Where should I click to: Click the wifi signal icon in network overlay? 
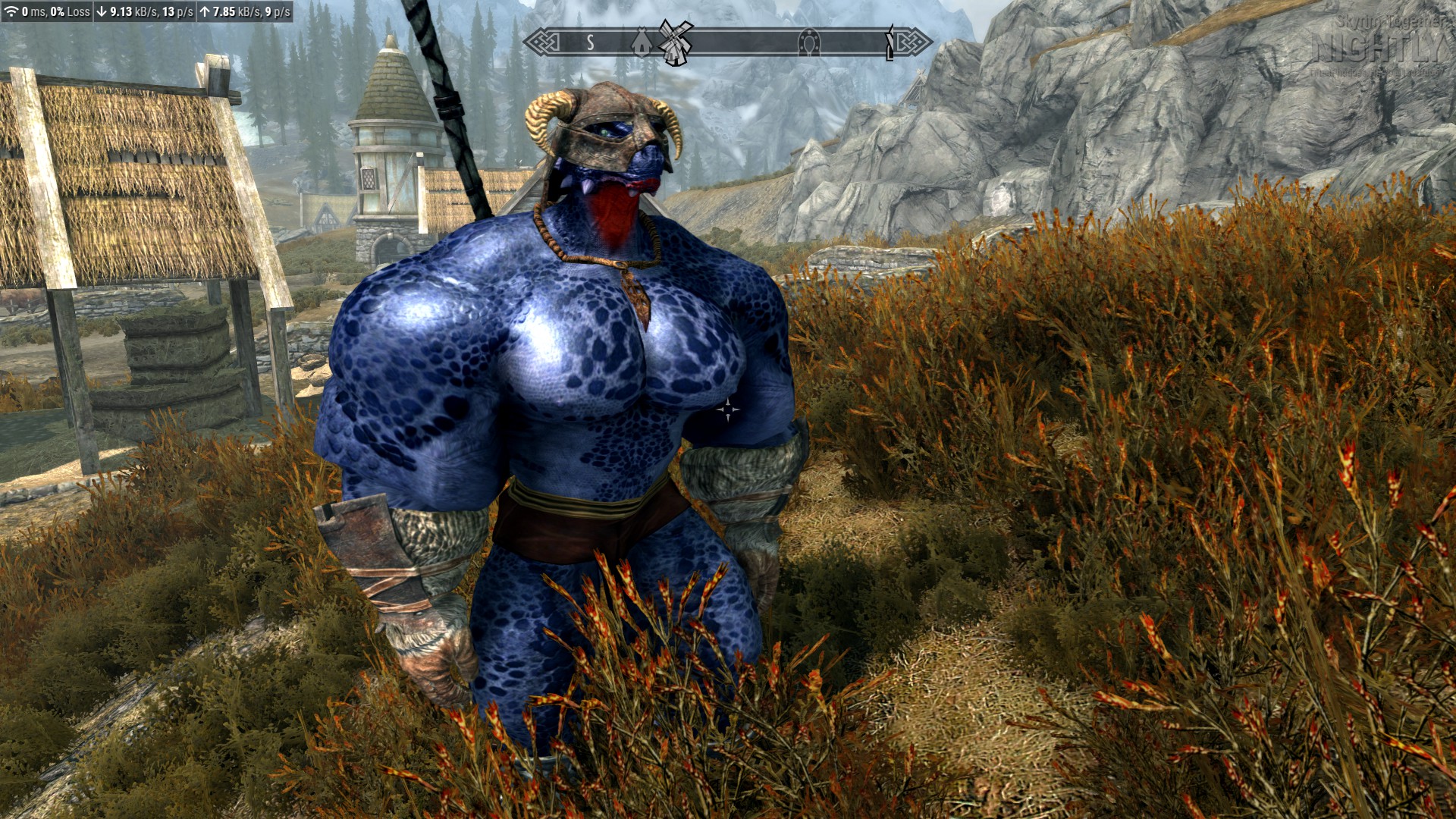coord(12,11)
